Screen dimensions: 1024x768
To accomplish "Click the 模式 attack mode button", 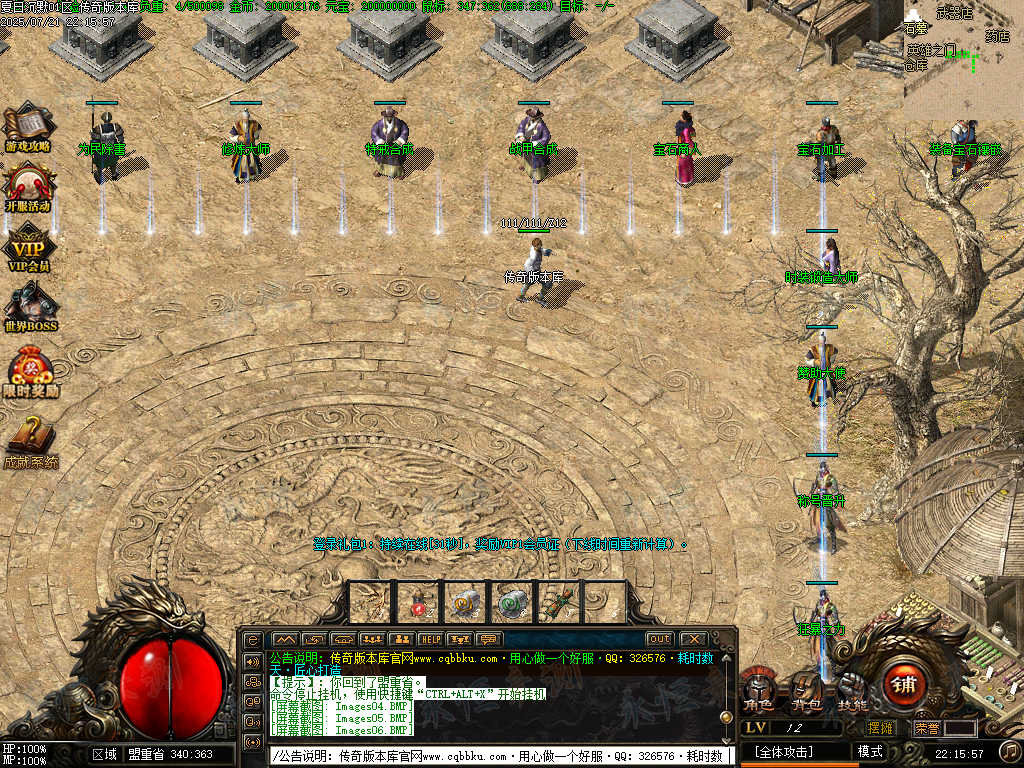I will pyautogui.click(x=870, y=752).
